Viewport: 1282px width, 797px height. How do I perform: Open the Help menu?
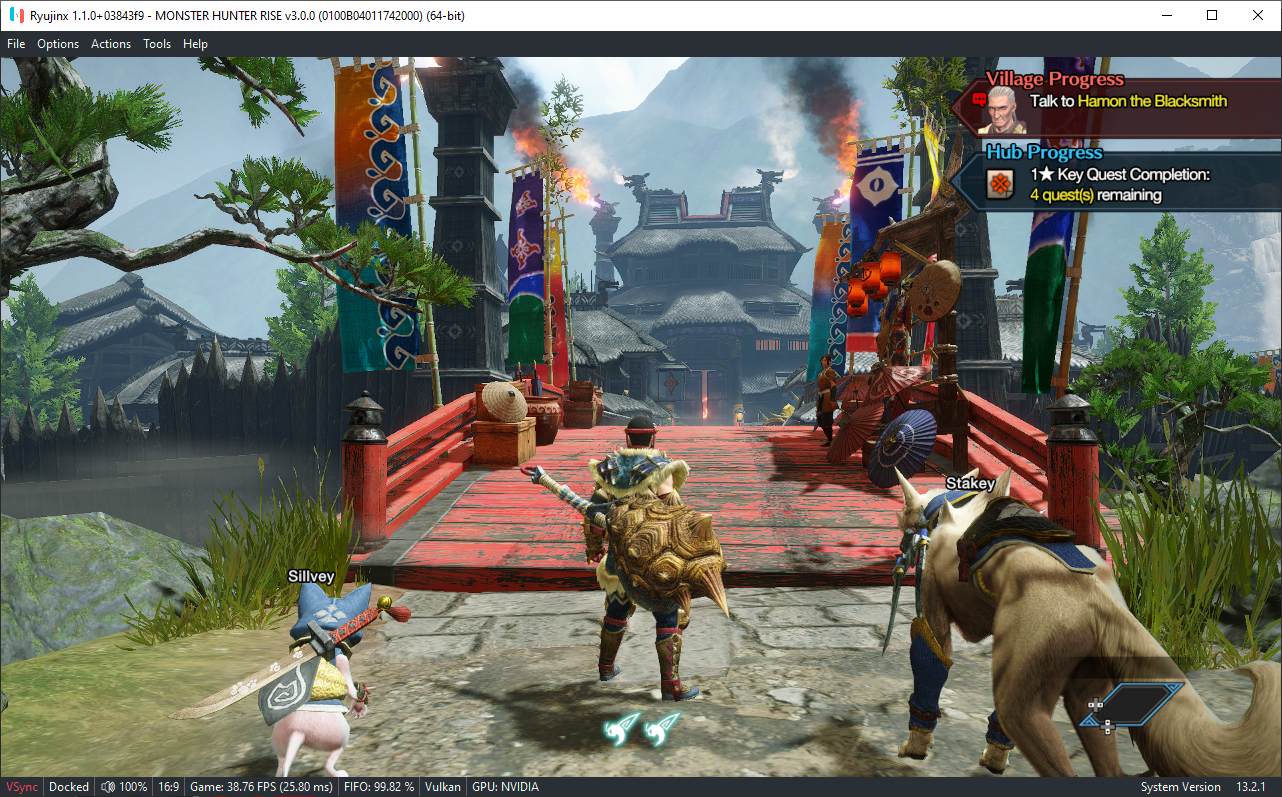pyautogui.click(x=195, y=44)
